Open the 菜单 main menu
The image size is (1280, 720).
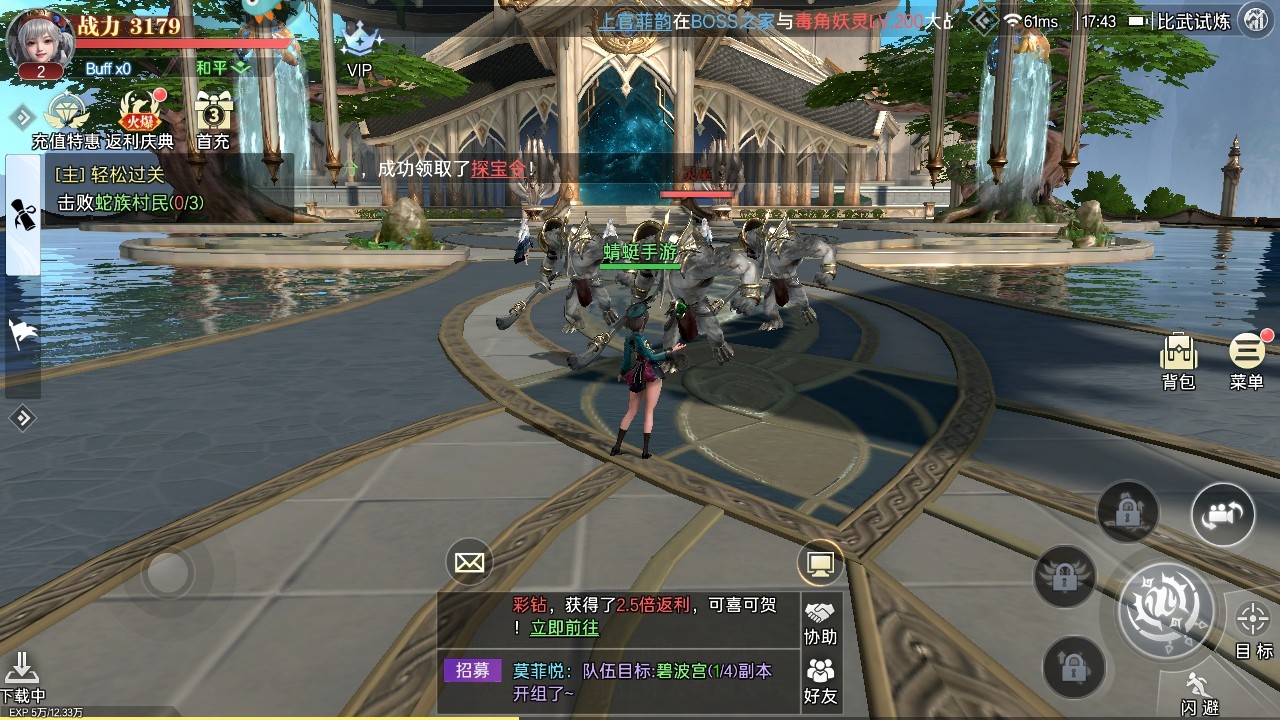(x=1246, y=352)
